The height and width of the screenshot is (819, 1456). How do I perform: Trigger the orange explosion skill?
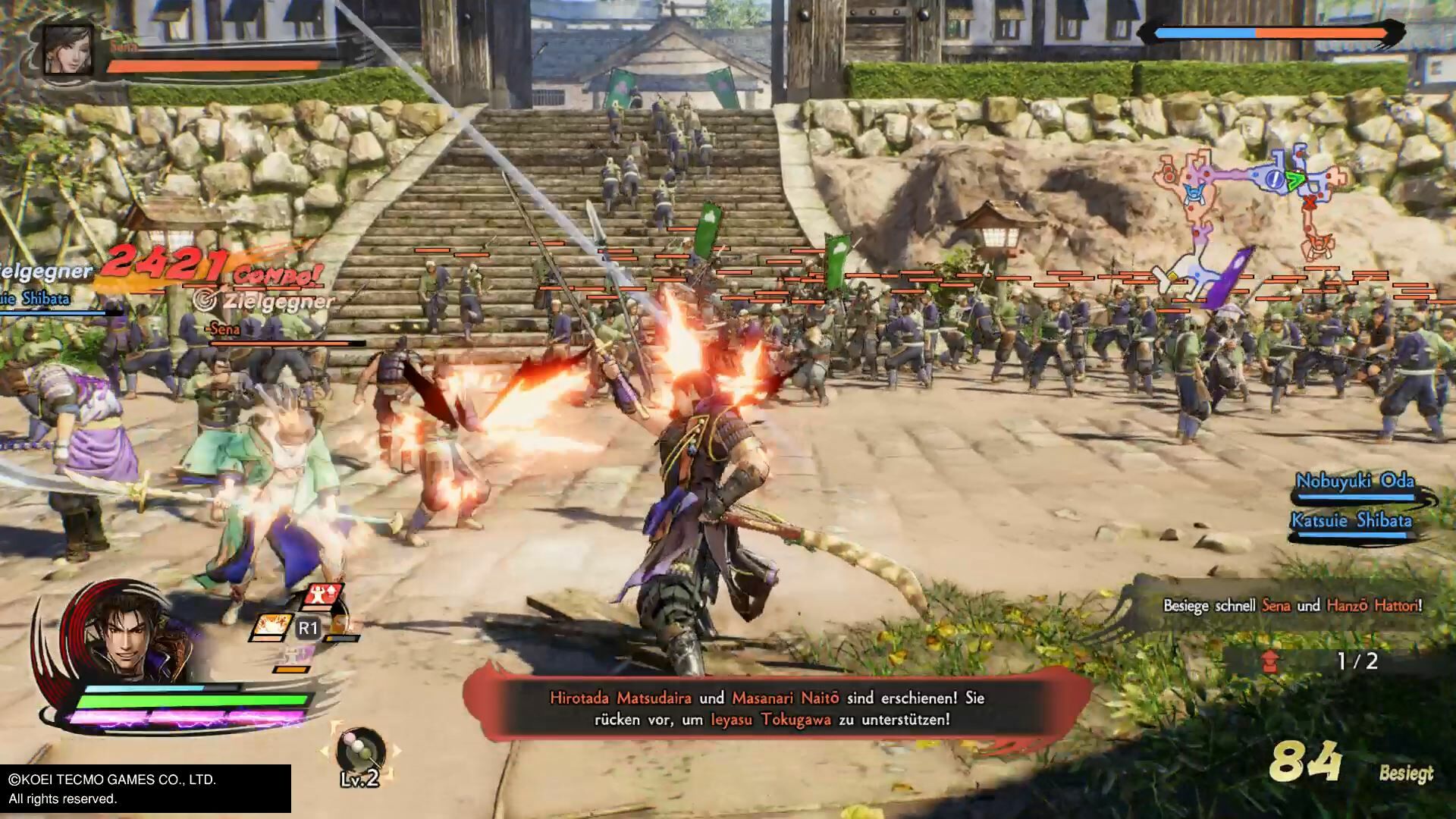pos(271,628)
